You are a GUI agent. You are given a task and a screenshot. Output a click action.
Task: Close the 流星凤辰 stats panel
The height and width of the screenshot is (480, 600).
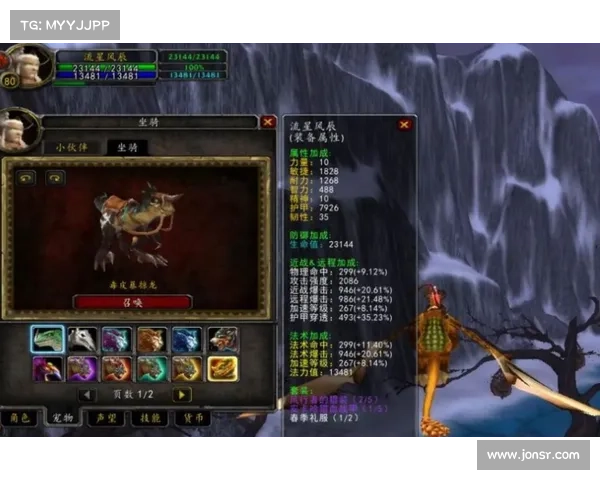(404, 125)
